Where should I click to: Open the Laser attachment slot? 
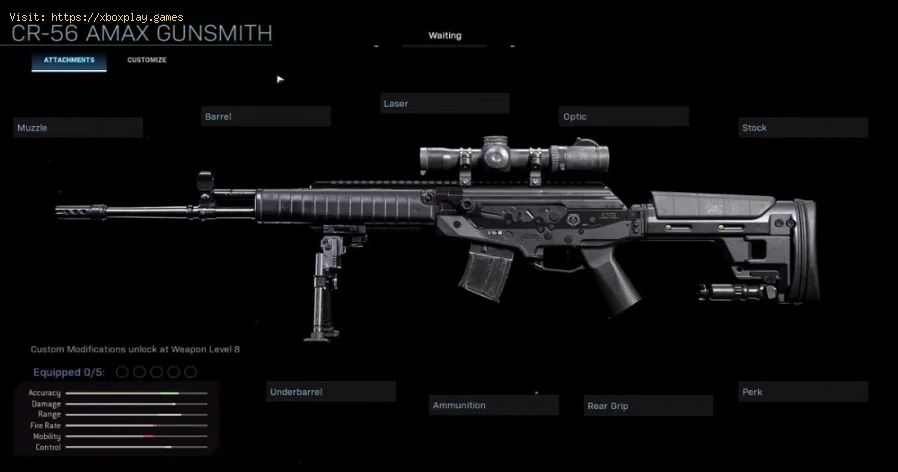tap(444, 104)
